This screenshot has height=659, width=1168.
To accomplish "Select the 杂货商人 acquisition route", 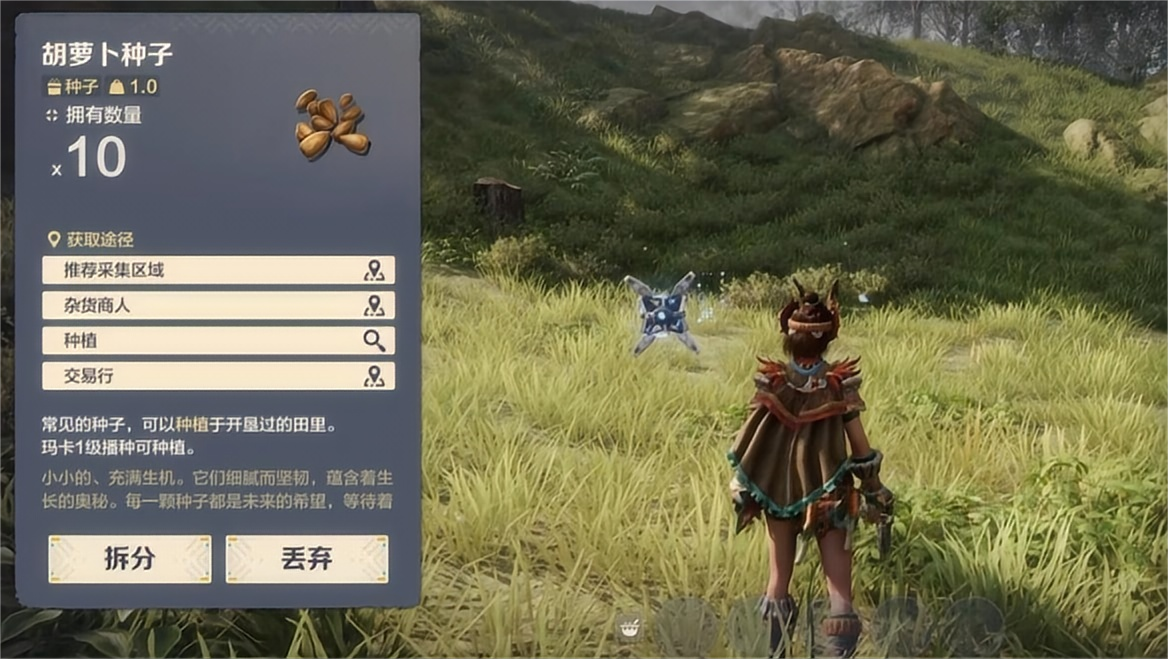I will [218, 305].
